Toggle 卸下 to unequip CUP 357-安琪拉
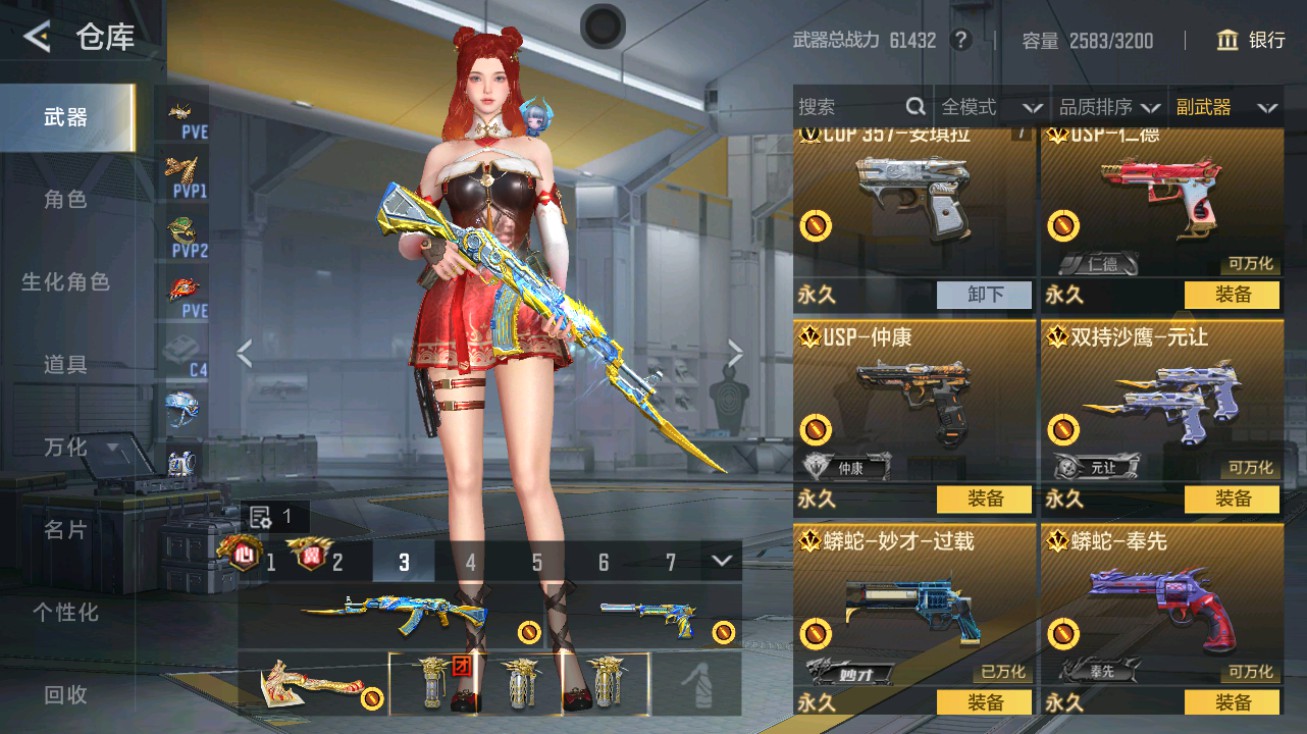This screenshot has height=734, width=1307. point(984,294)
